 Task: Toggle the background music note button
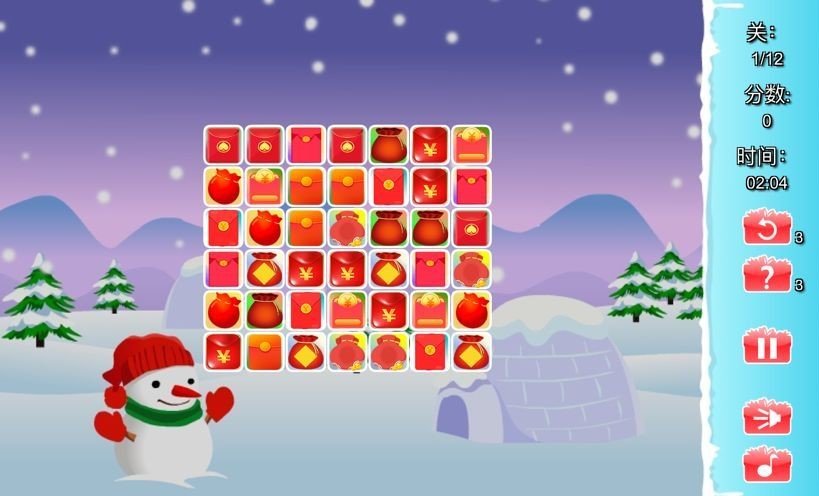(x=766, y=465)
